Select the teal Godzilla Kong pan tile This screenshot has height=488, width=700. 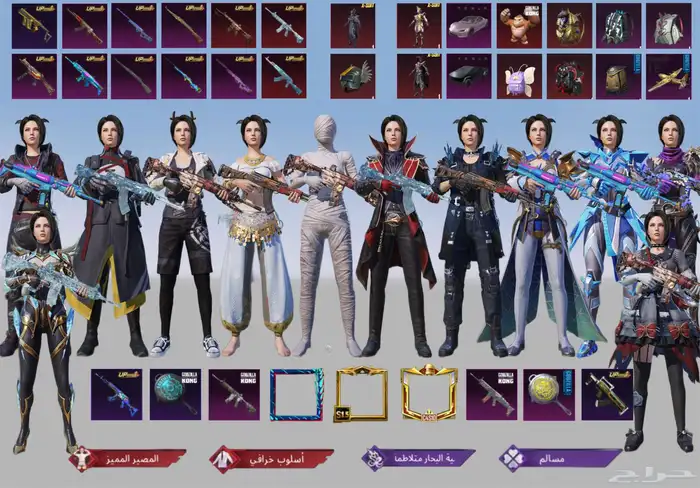(175, 394)
